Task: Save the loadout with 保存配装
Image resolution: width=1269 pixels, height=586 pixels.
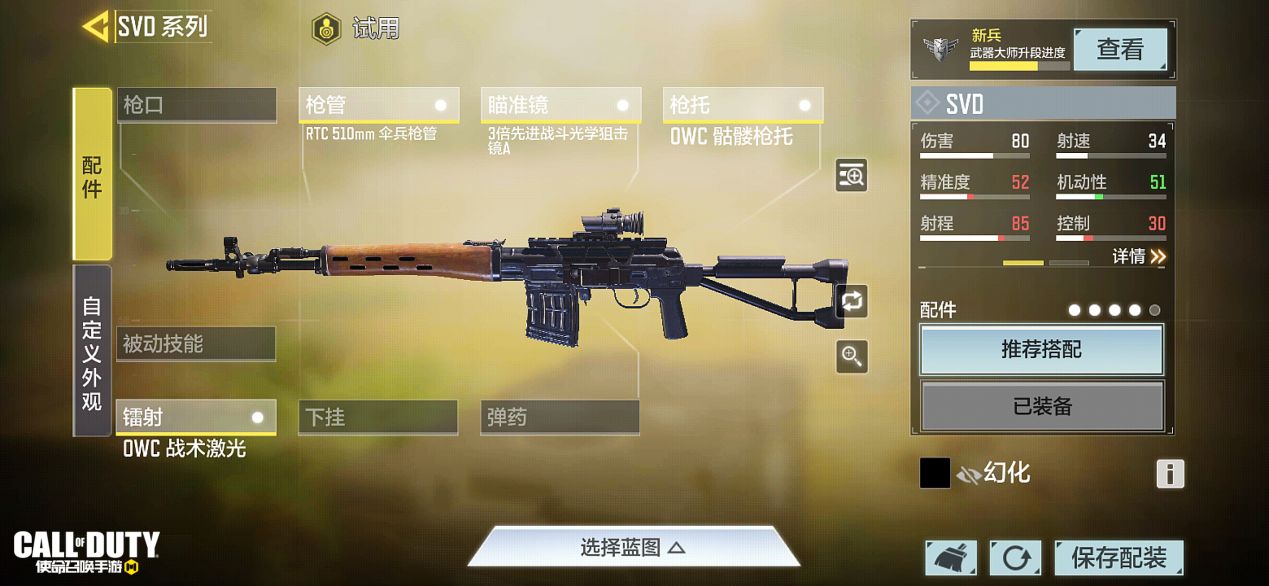Action: [1118, 558]
